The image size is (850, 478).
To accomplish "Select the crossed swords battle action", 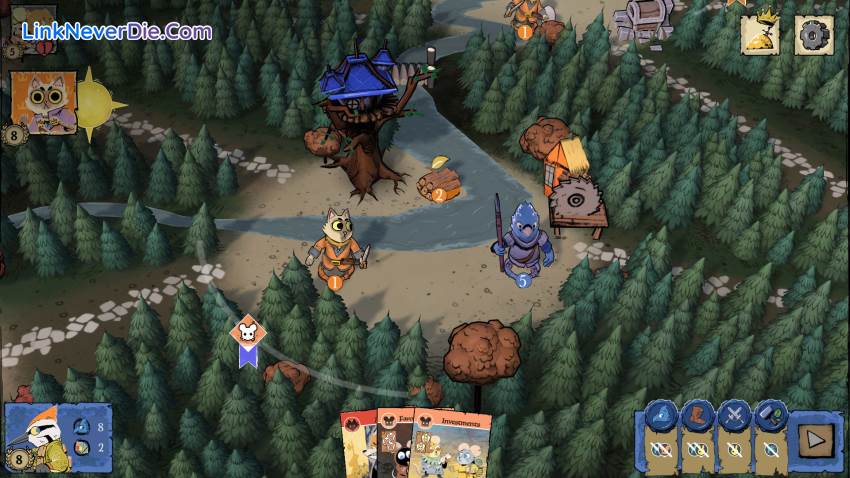I will [733, 416].
